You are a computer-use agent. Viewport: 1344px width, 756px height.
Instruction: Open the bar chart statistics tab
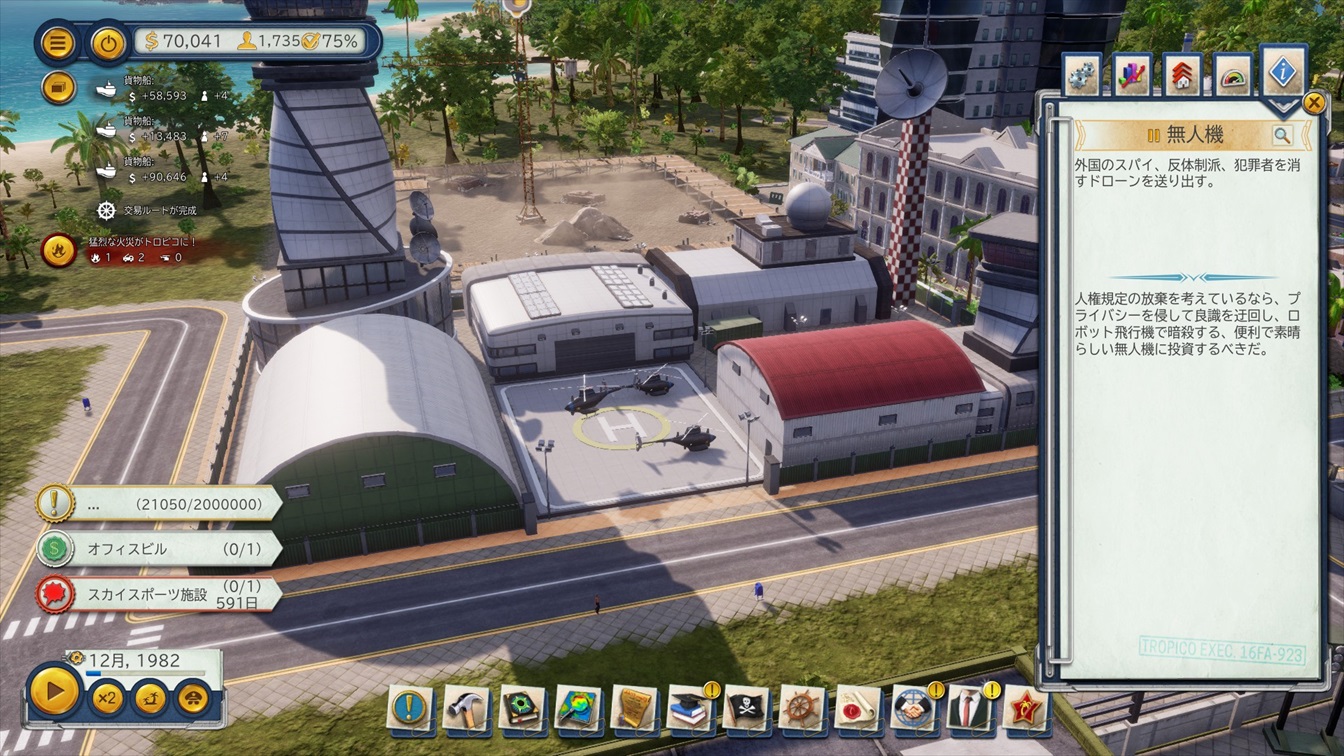pos(1133,76)
